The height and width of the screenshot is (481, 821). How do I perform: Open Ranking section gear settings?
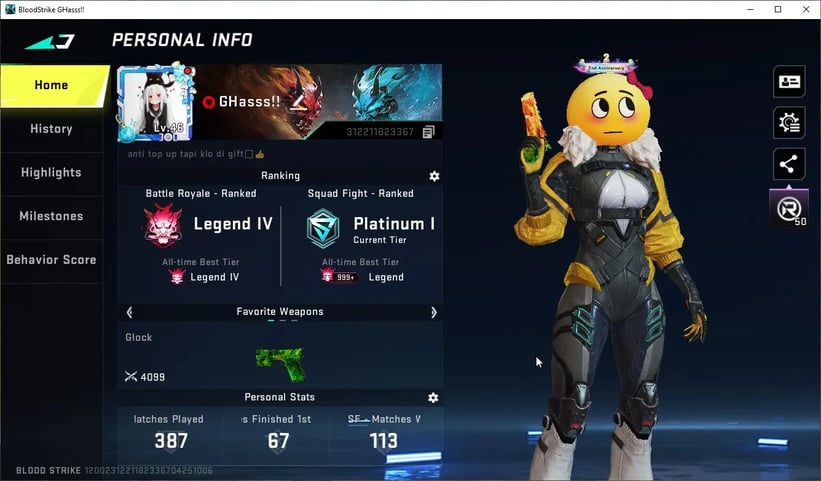(x=434, y=176)
